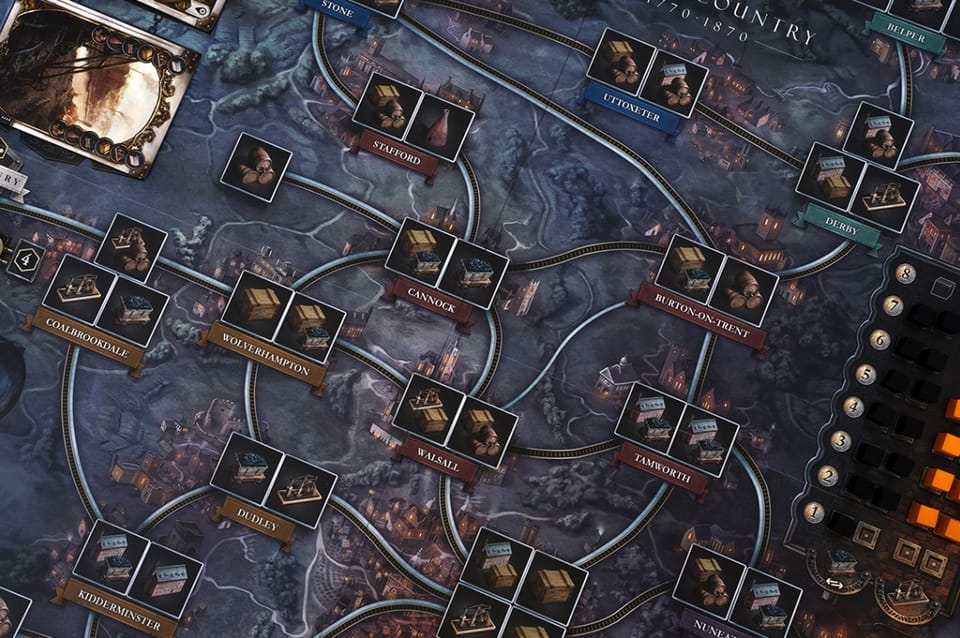Select the barrel slot at Burton-on-Trent
This screenshot has width=960, height=638.
click(743, 291)
